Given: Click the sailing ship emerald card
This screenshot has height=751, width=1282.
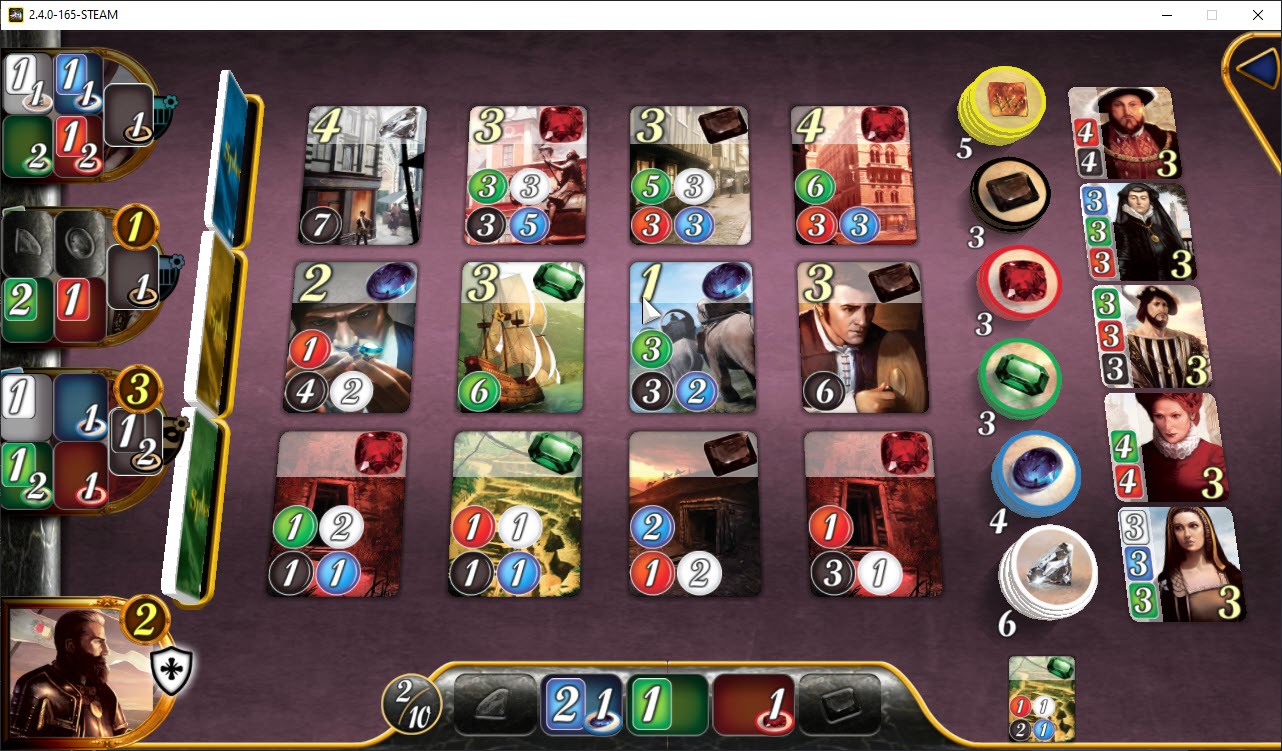Looking at the screenshot, I should [521, 335].
